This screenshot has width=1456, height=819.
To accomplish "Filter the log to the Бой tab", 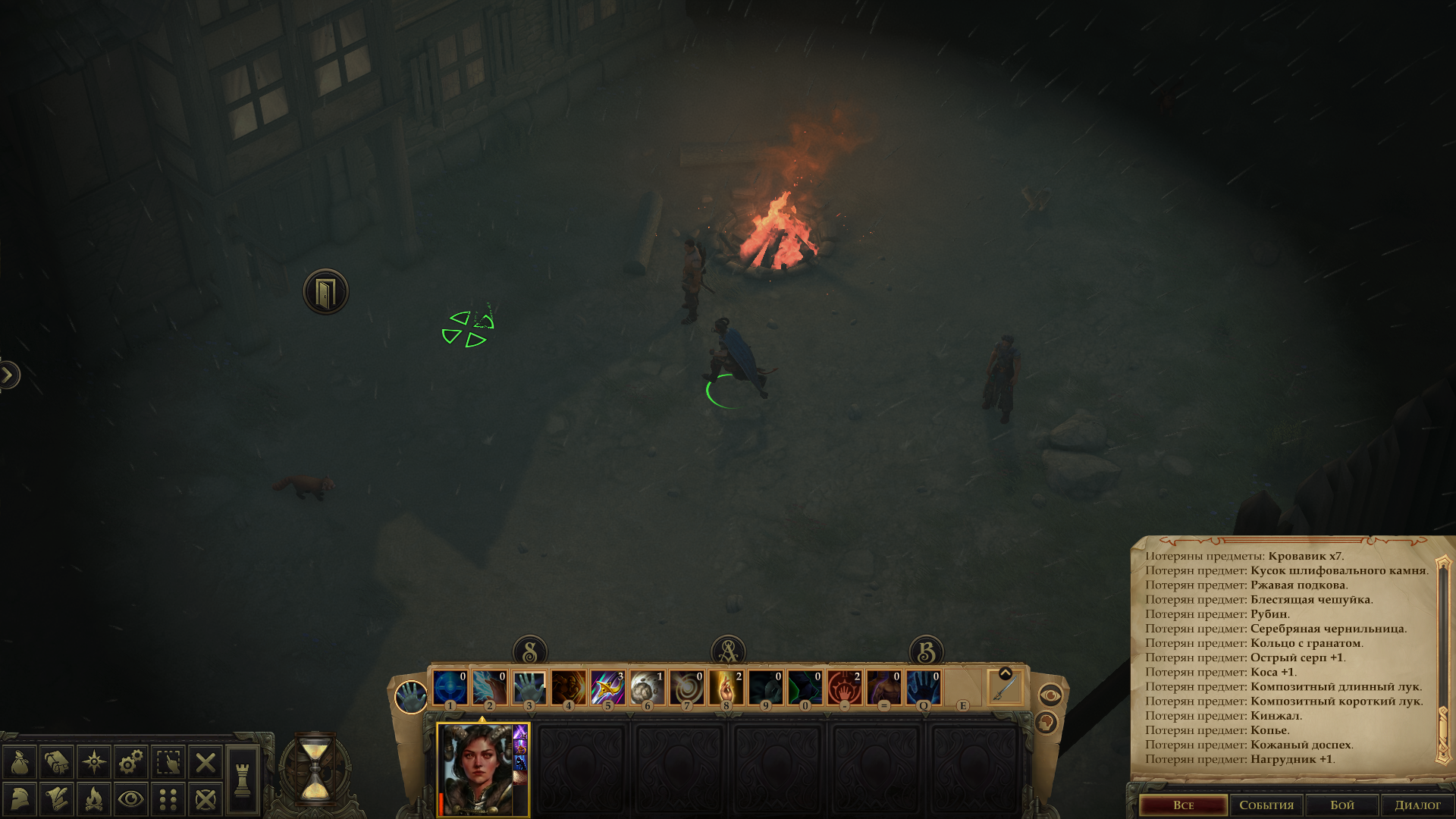I will click(x=1341, y=805).
